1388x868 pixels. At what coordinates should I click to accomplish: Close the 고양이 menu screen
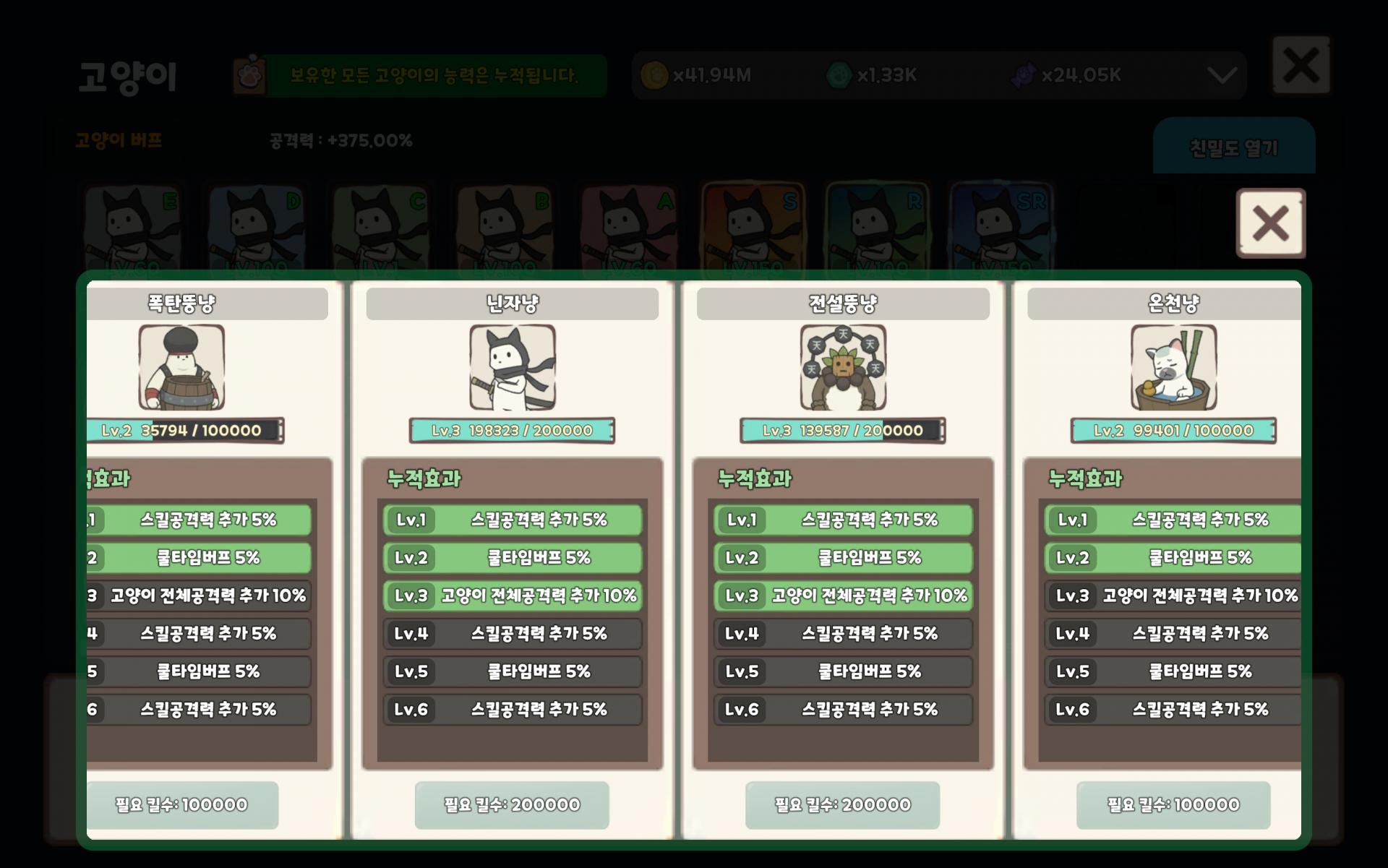click(x=1301, y=65)
